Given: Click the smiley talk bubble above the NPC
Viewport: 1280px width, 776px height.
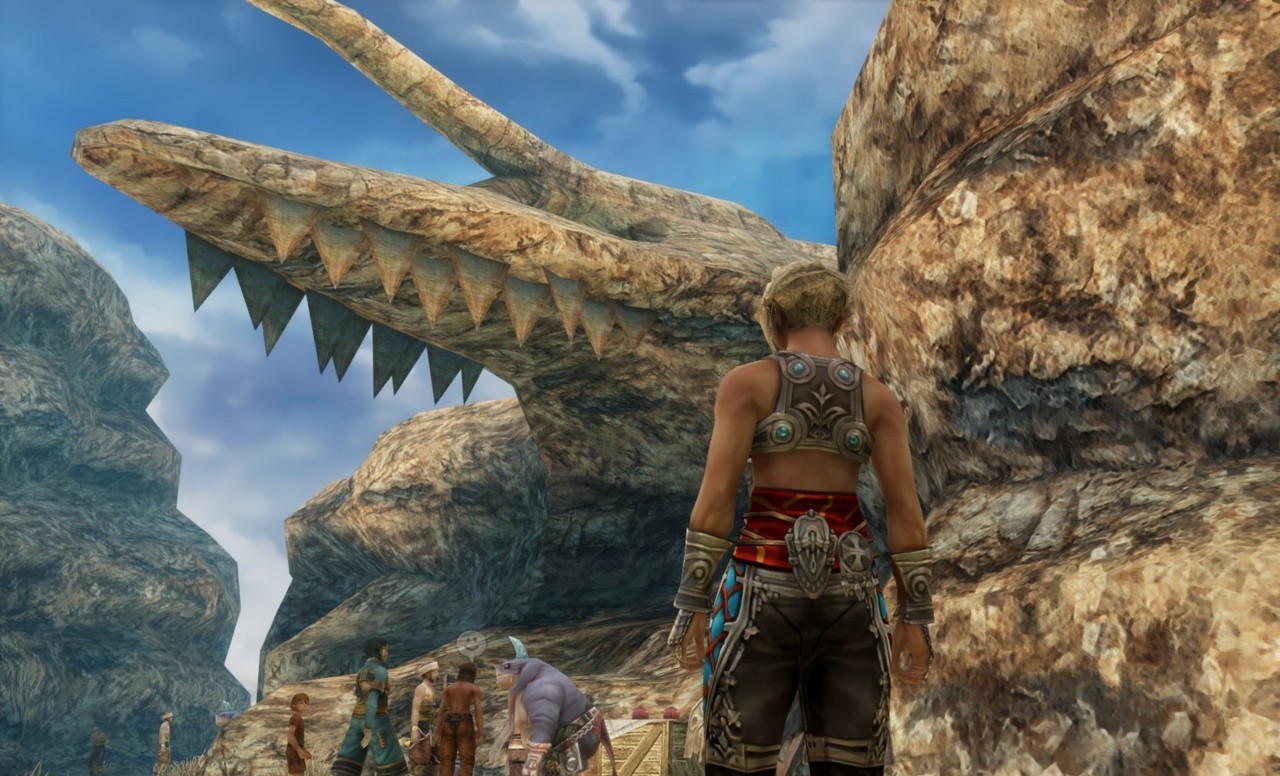Looking at the screenshot, I should (x=470, y=642).
